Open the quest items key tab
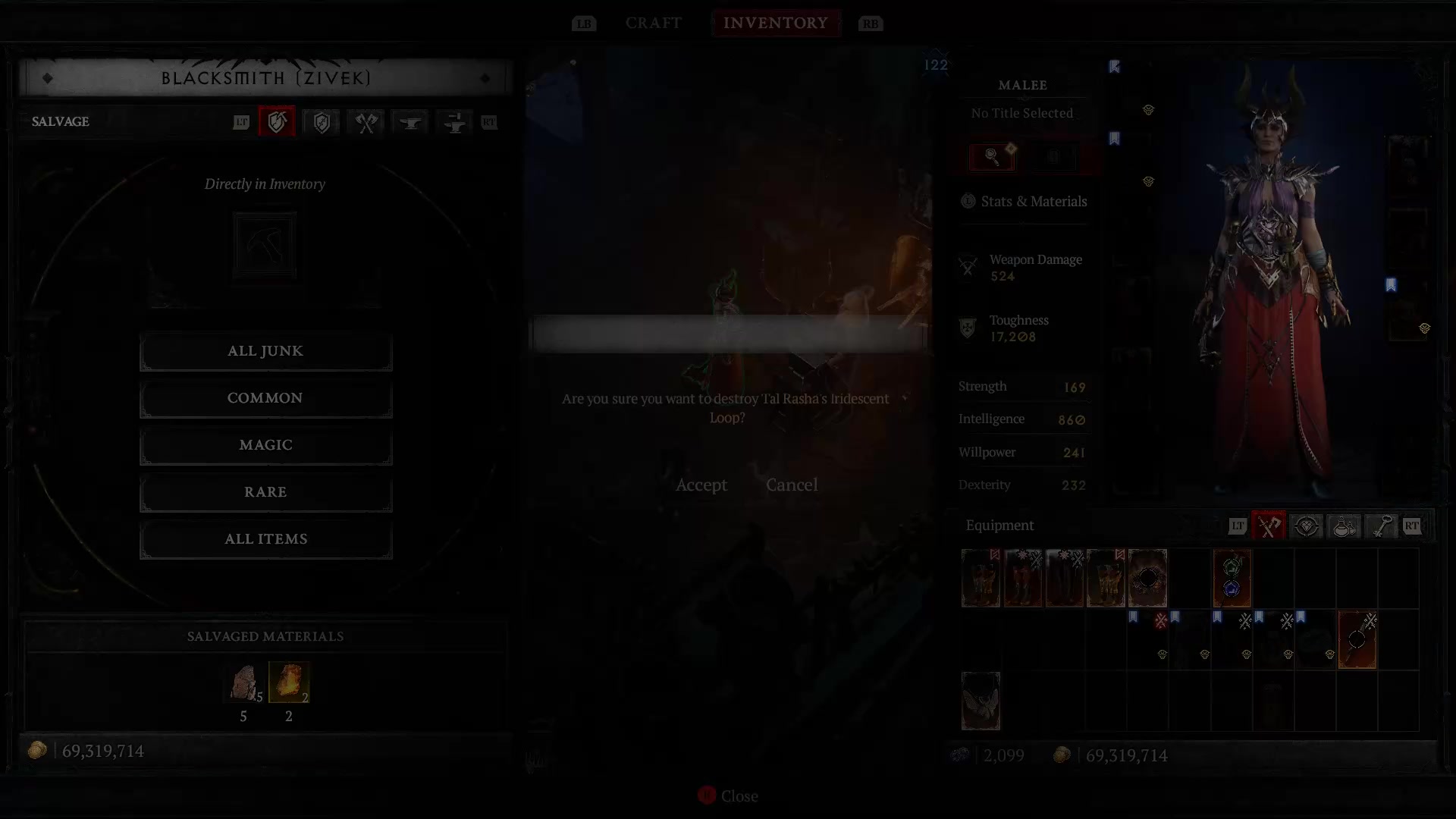Image resolution: width=1456 pixels, height=819 pixels. (1382, 526)
